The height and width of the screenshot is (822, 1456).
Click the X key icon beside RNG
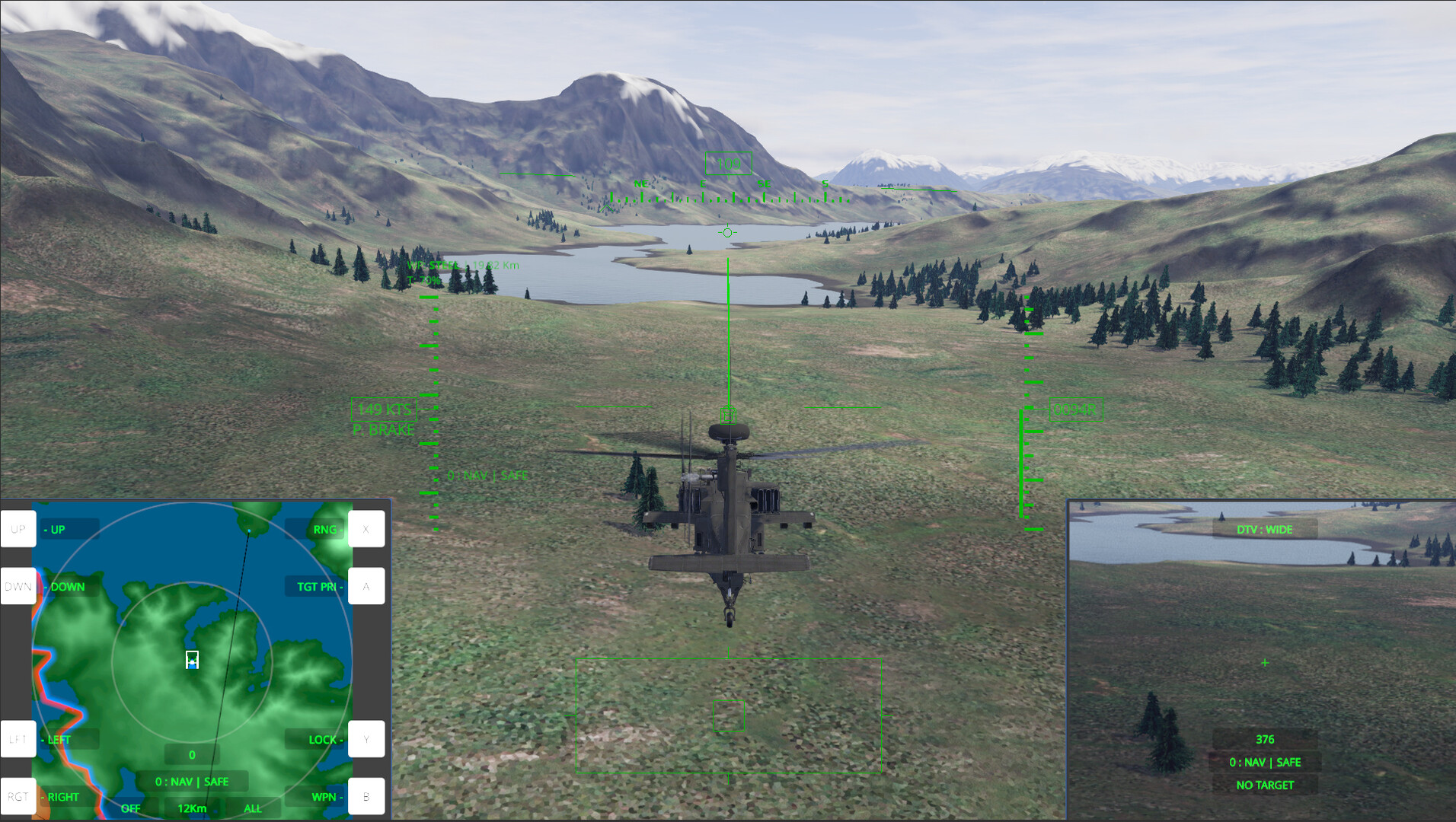point(366,529)
